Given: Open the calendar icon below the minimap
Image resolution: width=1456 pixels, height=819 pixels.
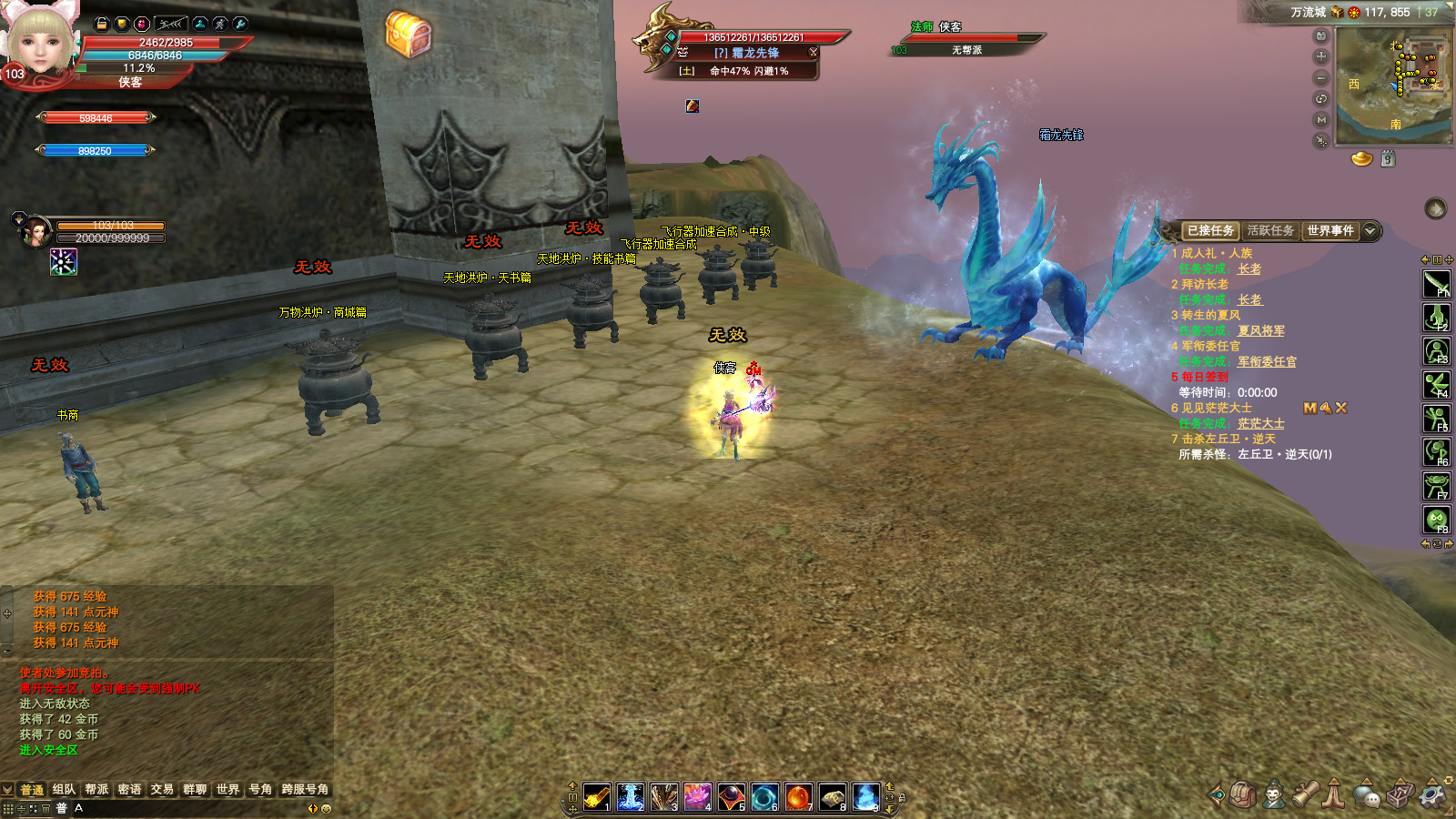Looking at the screenshot, I should [x=1388, y=159].
